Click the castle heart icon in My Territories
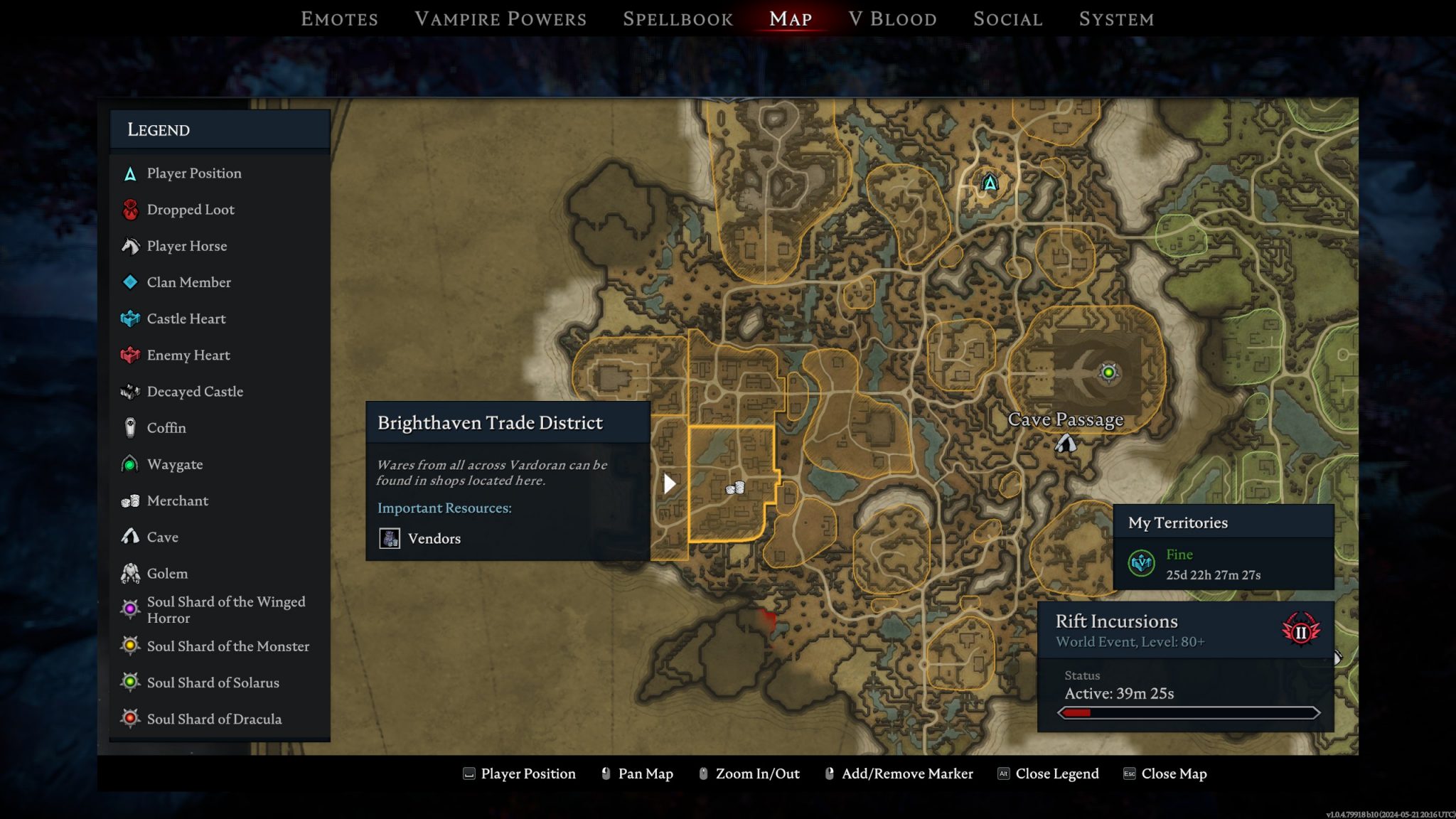 (1140, 564)
